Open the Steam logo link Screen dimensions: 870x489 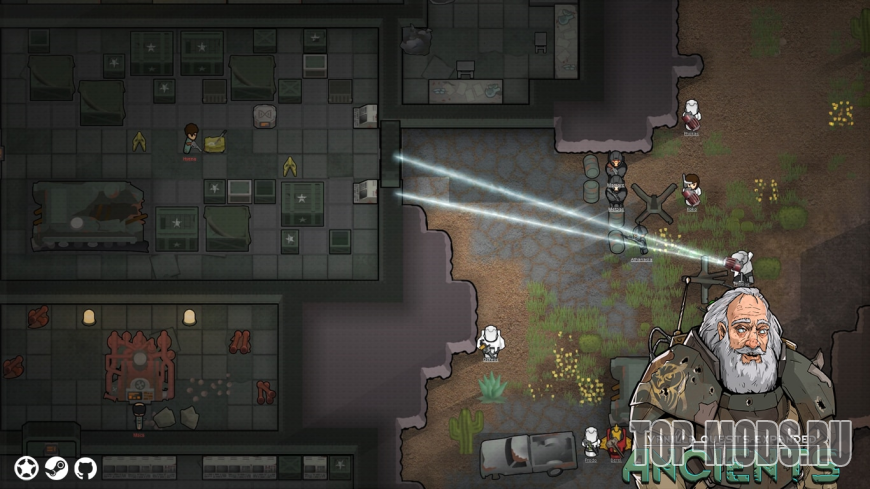pos(56,467)
